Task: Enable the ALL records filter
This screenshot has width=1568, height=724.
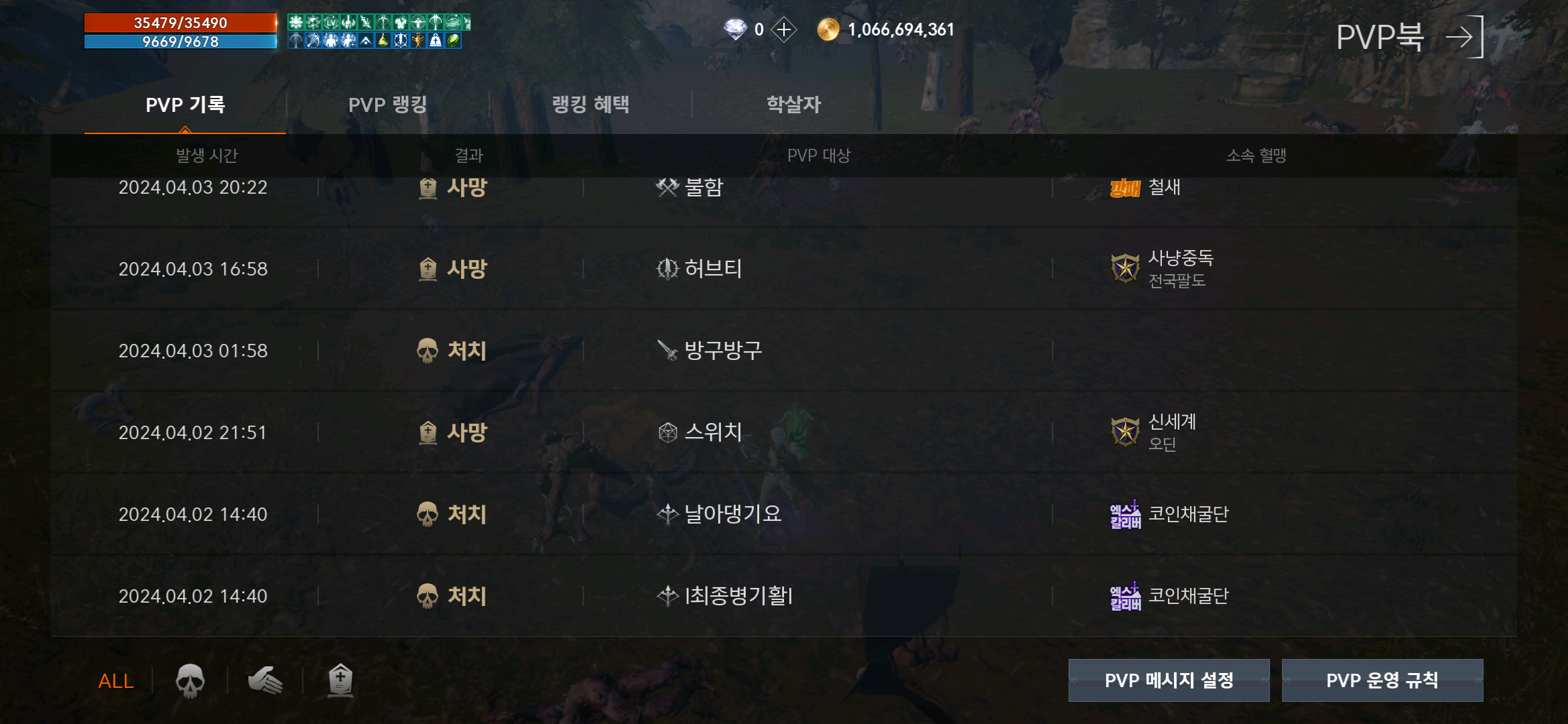Action: (x=115, y=680)
